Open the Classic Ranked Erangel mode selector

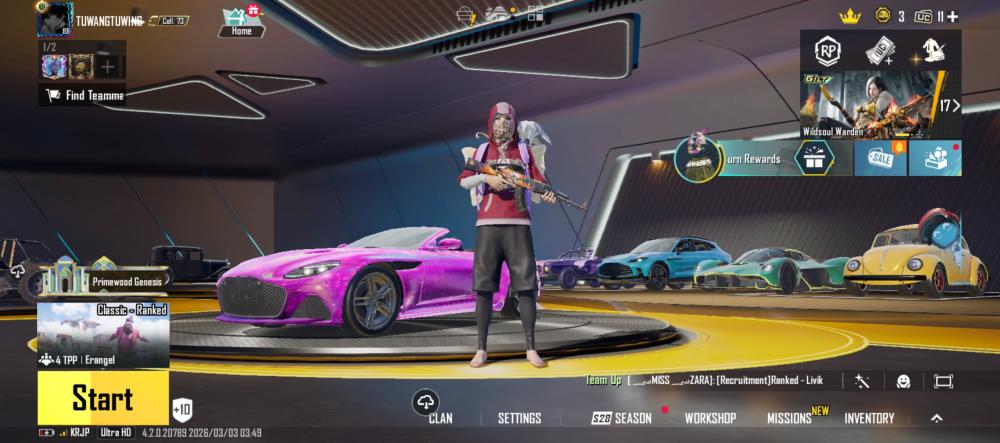pyautogui.click(x=102, y=335)
